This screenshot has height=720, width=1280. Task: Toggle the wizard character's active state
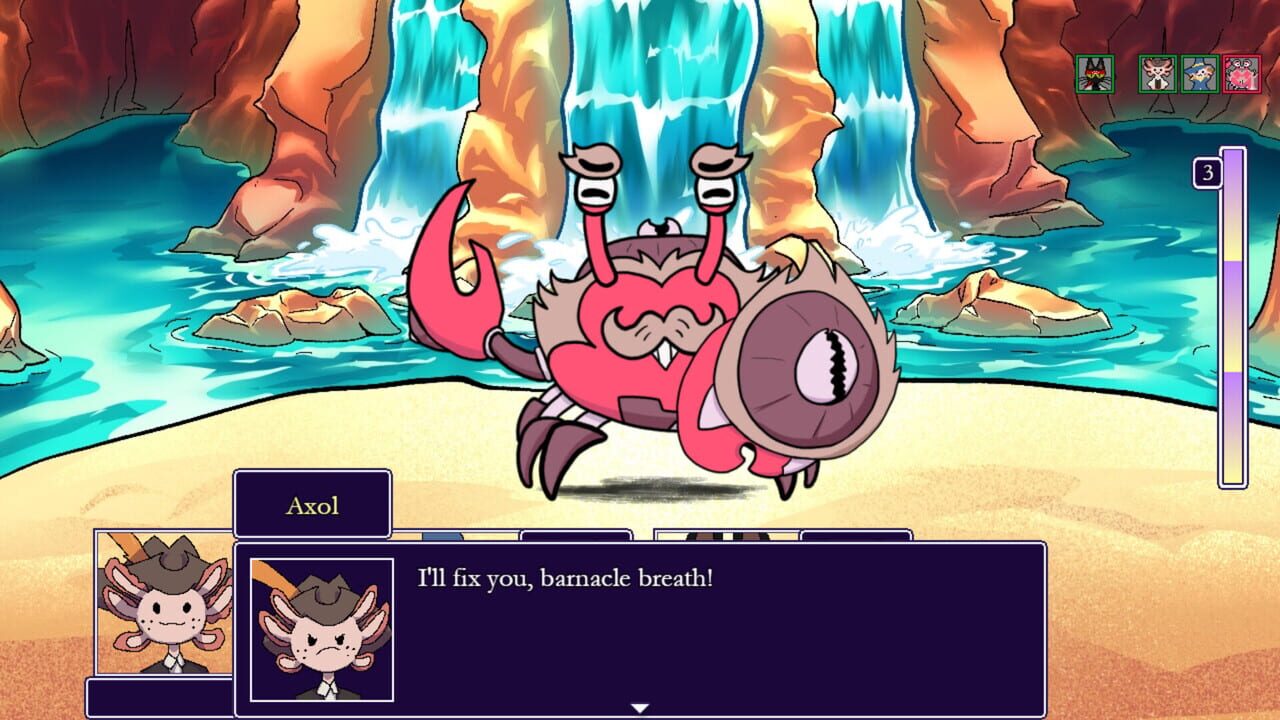click(1199, 73)
